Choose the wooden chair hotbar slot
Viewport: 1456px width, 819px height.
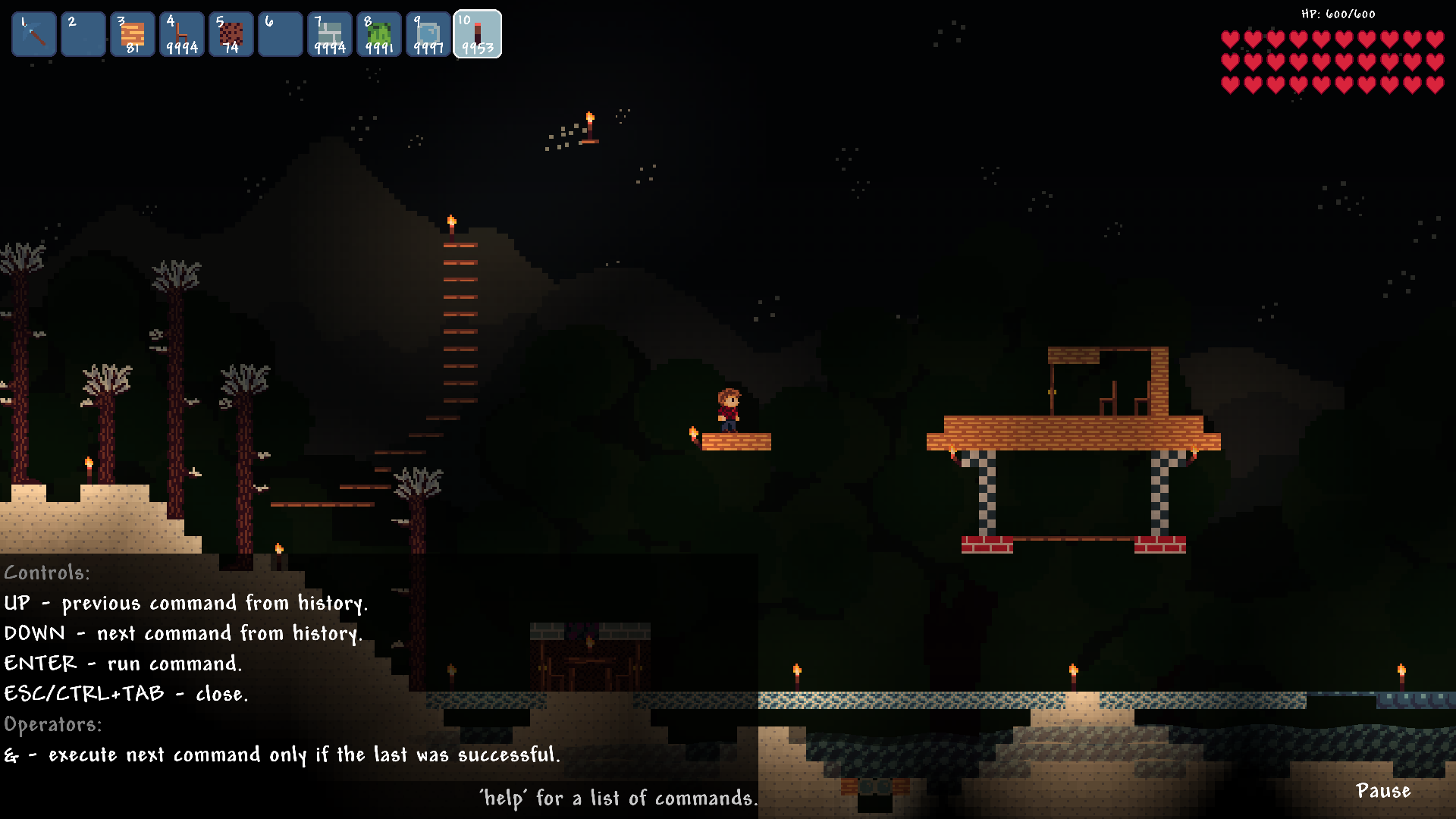point(182,34)
